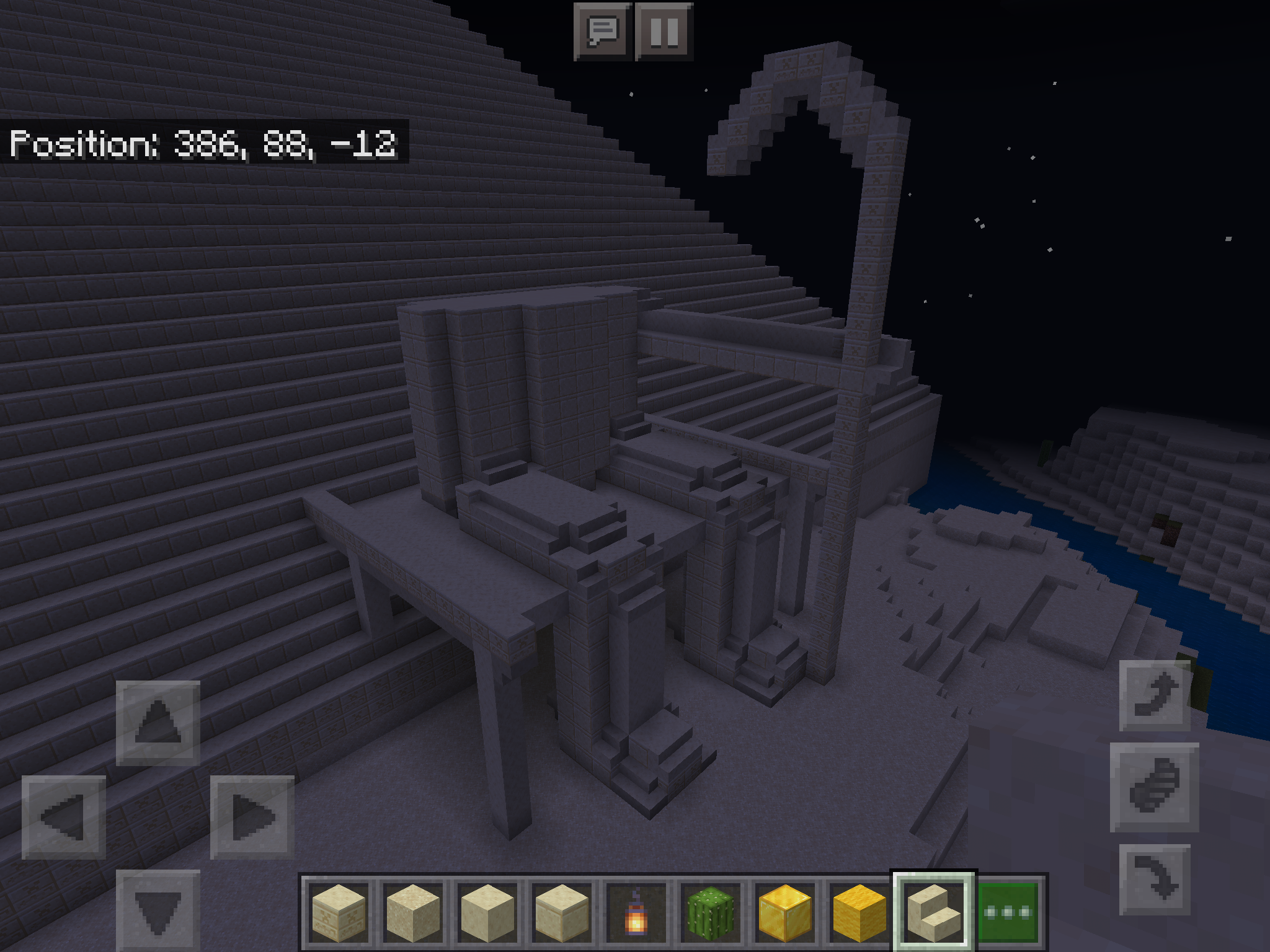Pick the honeycomb block hotbar slot

click(859, 911)
